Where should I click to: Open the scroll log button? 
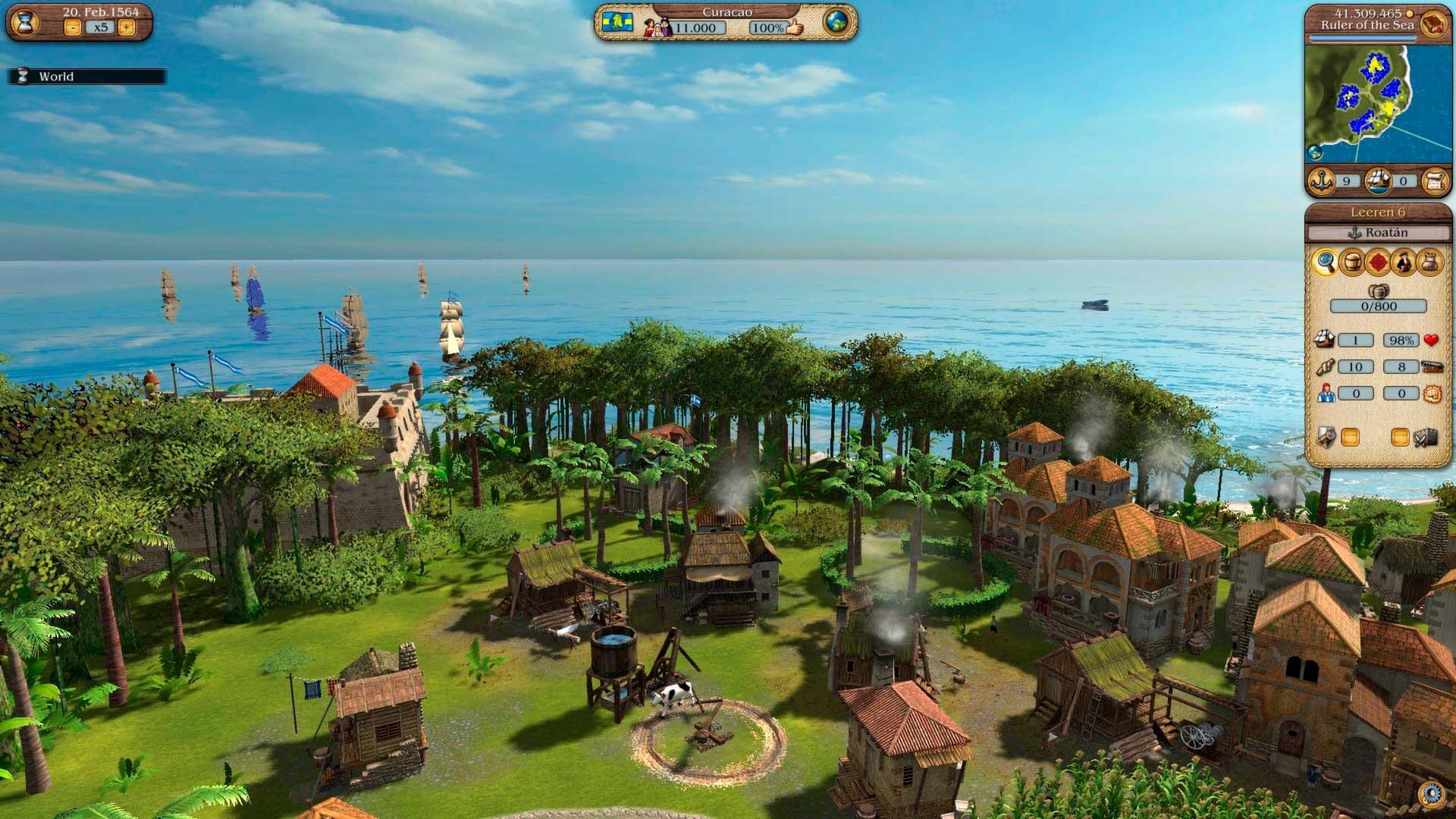[1435, 181]
